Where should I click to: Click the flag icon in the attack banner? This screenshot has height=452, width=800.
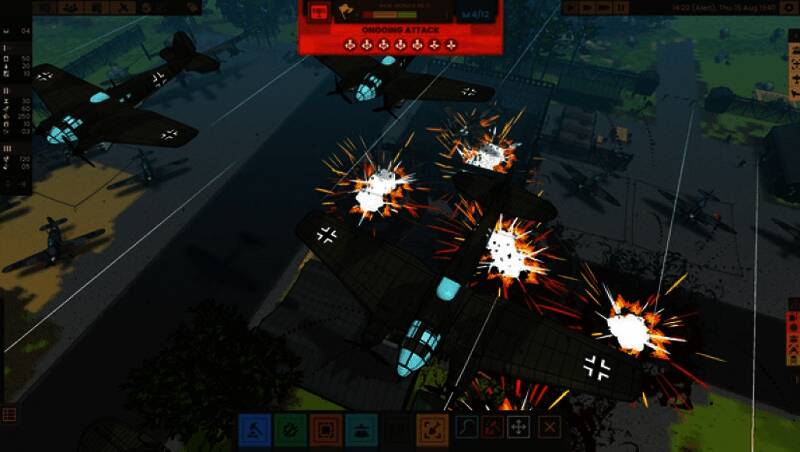346,13
